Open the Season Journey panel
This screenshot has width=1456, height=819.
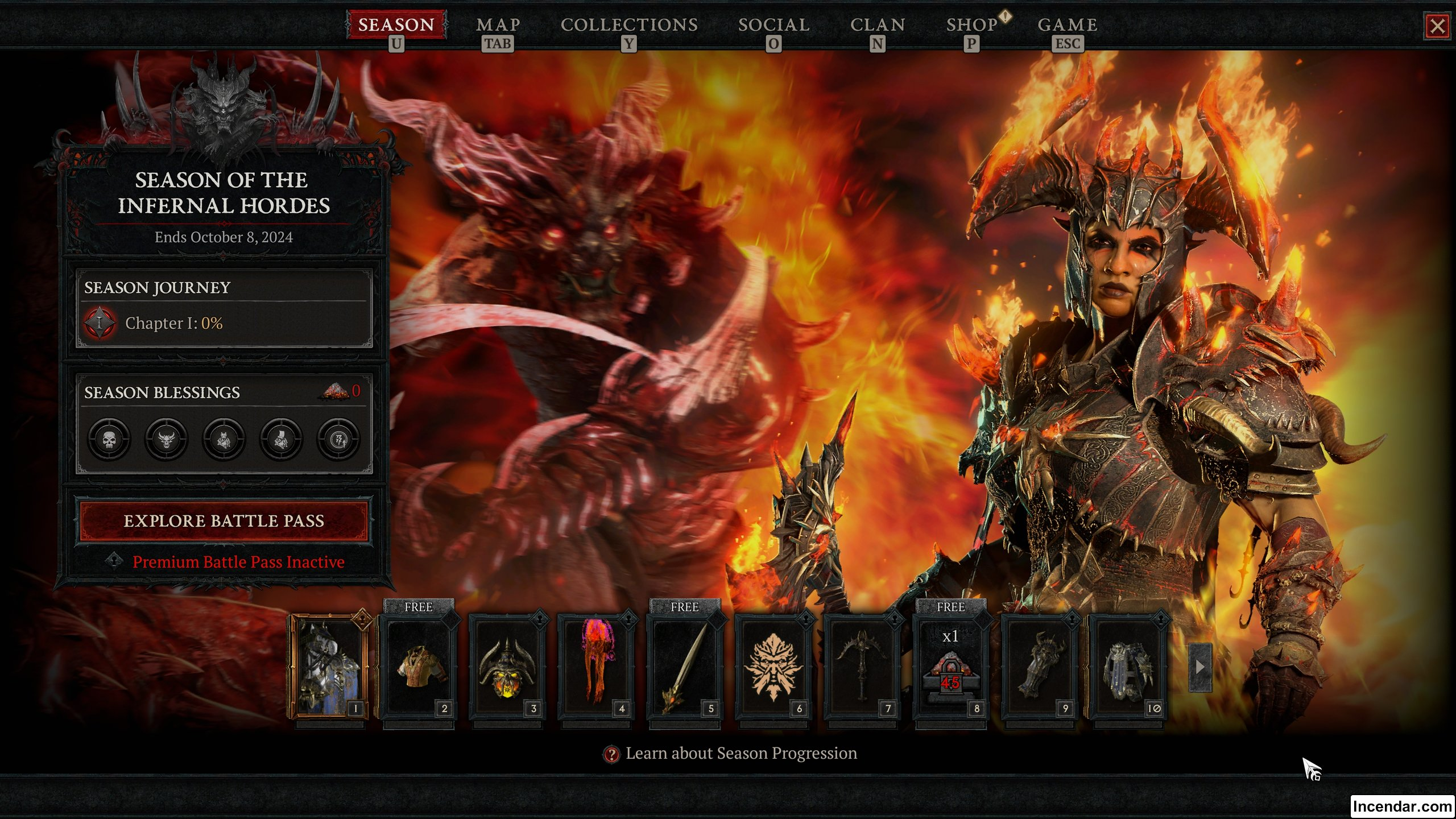coord(224,308)
